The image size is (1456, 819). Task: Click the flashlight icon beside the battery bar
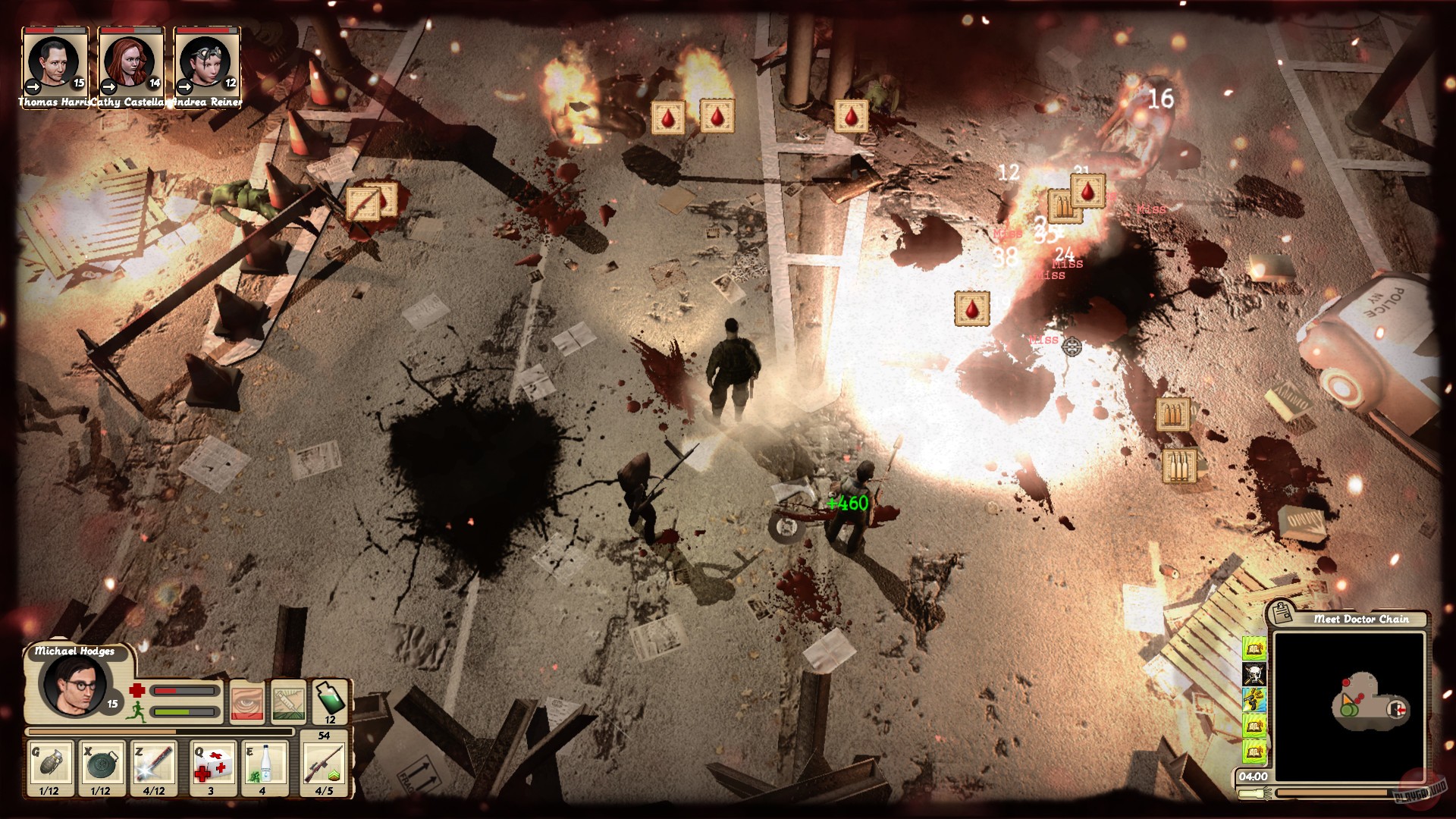[1253, 793]
